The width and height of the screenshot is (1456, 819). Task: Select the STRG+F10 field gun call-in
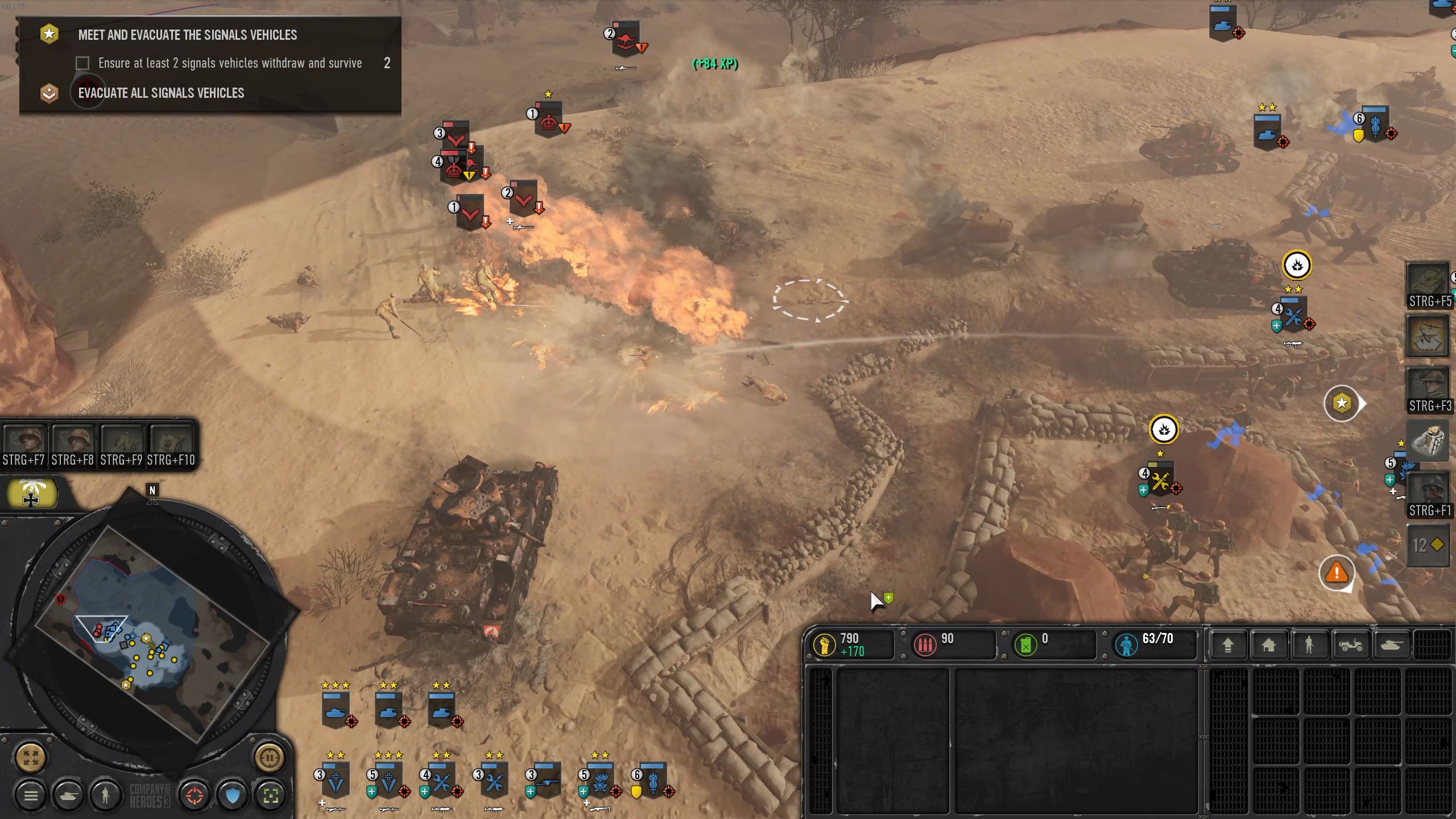[171, 445]
